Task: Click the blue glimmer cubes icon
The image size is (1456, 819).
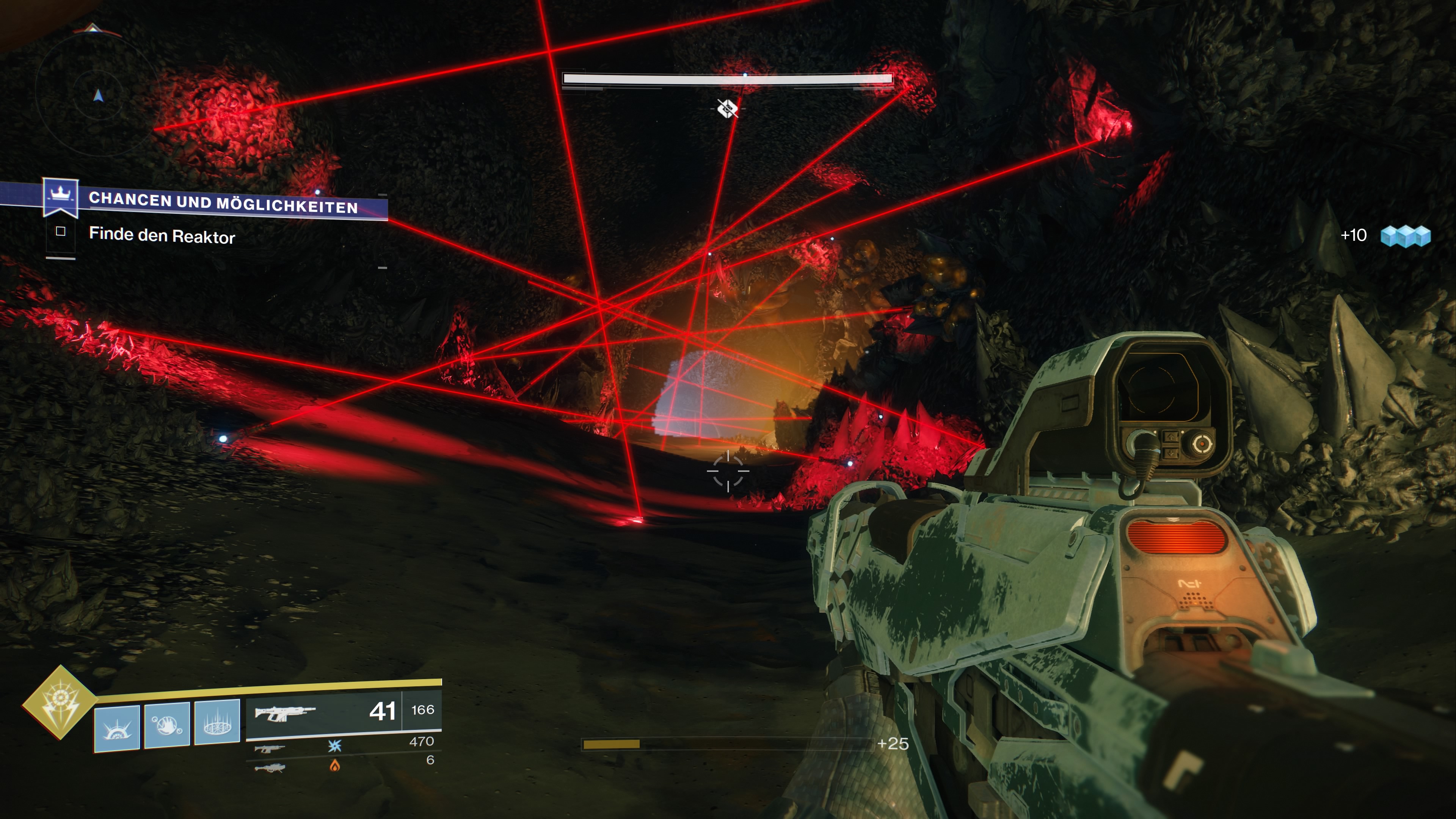Action: click(x=1405, y=236)
